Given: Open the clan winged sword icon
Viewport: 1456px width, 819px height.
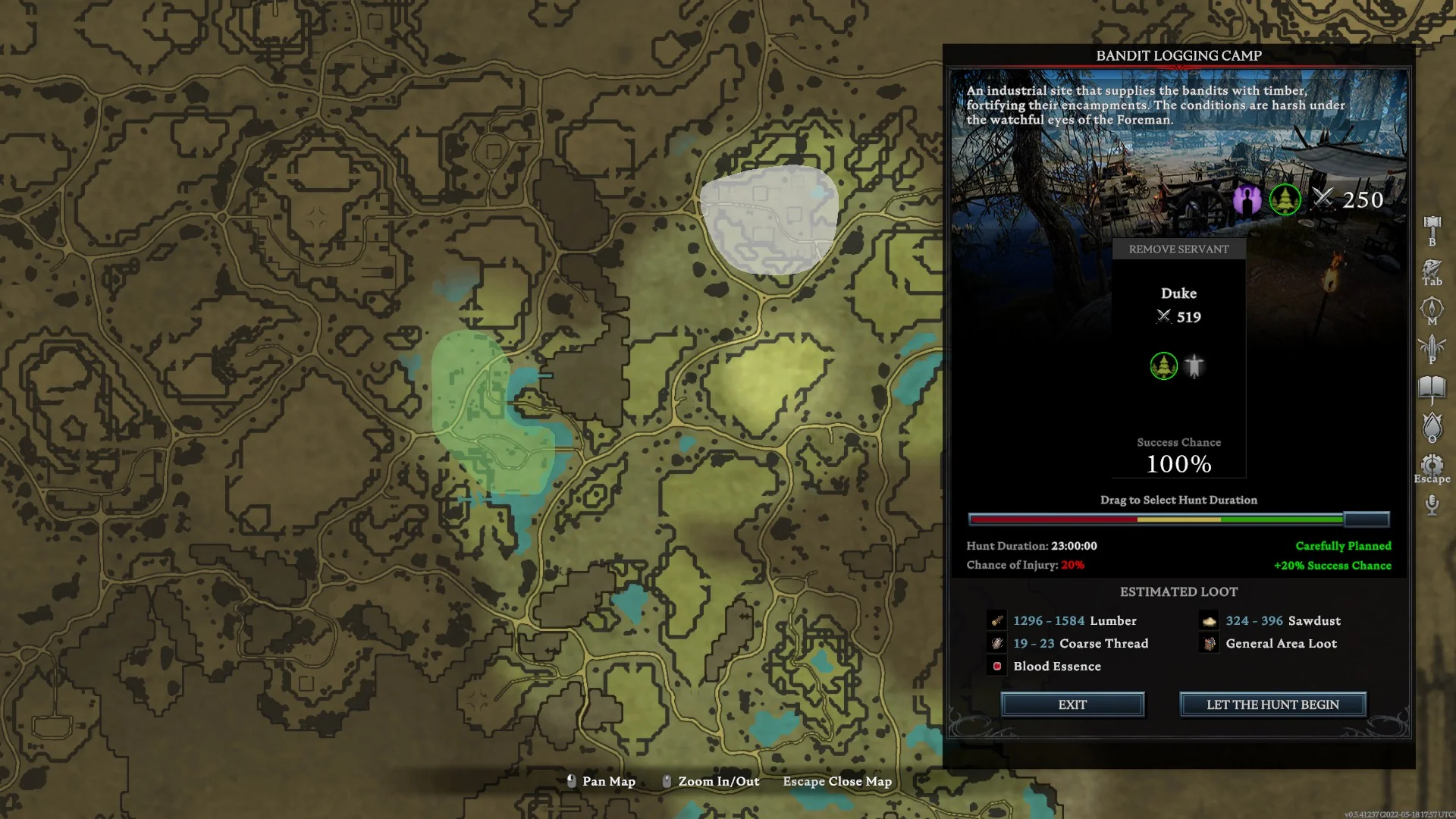Looking at the screenshot, I should tap(1432, 347).
